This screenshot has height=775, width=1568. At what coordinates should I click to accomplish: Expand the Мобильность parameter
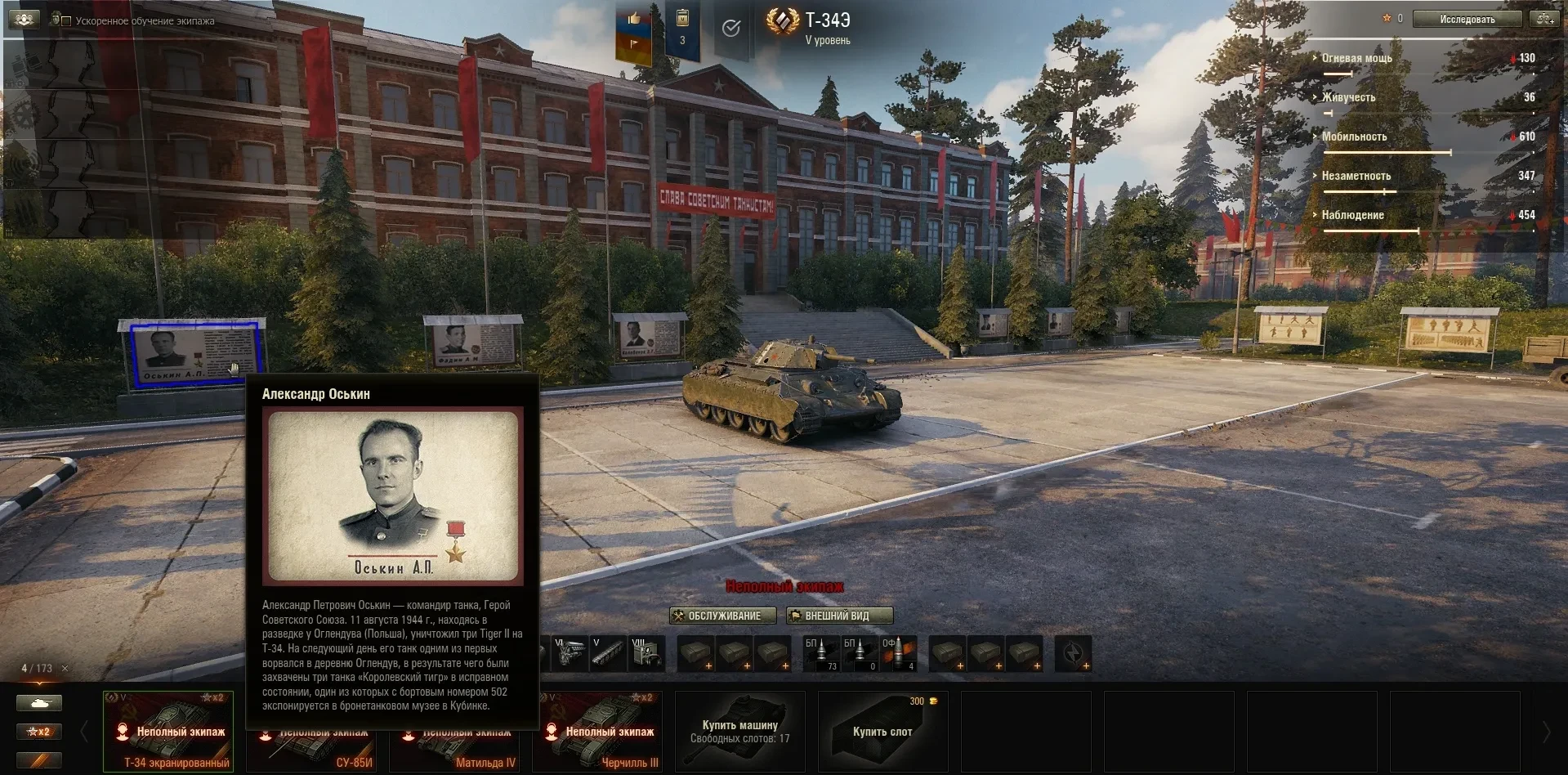coord(1354,137)
